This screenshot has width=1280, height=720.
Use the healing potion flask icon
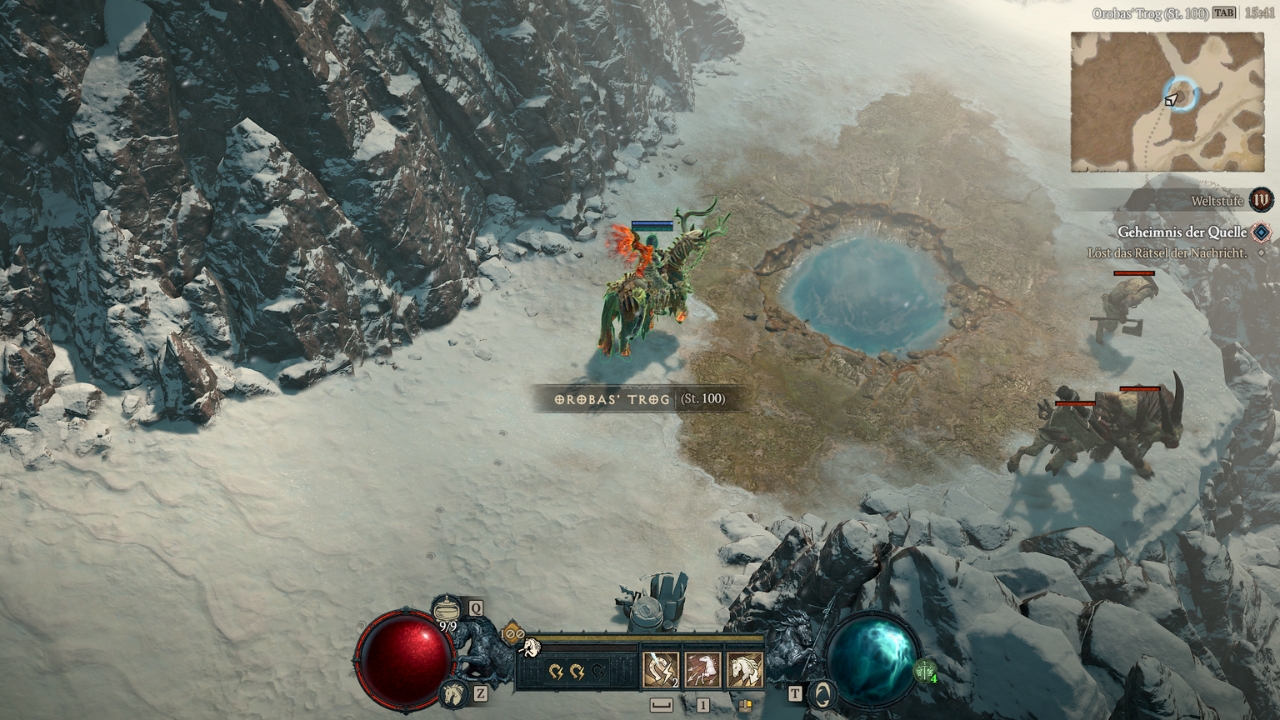coord(446,608)
